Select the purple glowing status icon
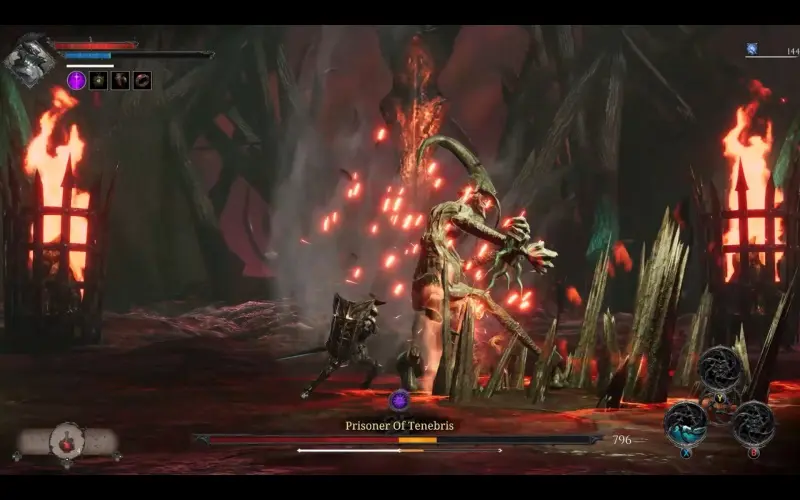This screenshot has width=800, height=500. point(76,80)
